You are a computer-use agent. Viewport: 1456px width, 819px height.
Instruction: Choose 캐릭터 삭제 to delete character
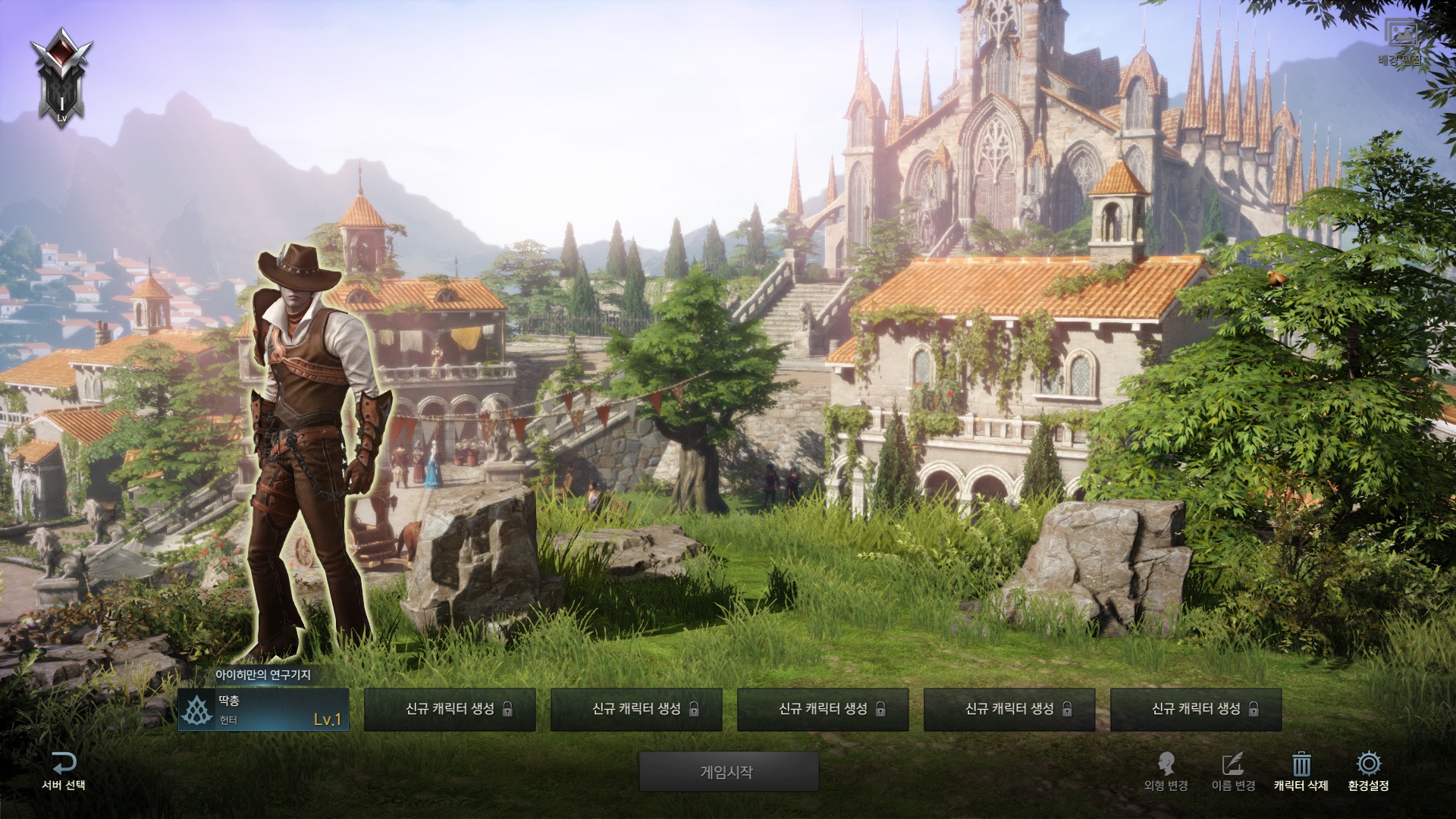pyautogui.click(x=1301, y=771)
